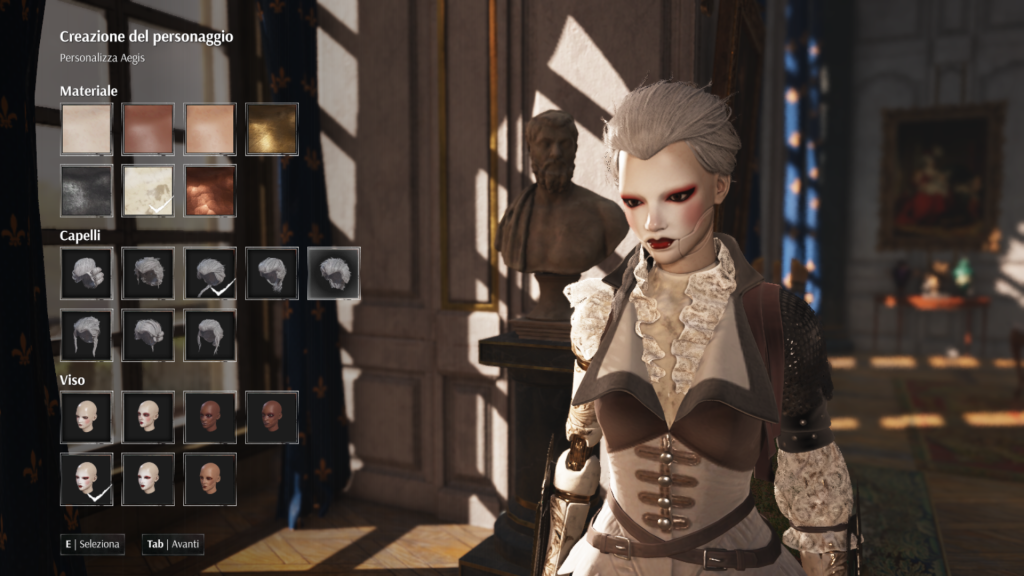This screenshot has width=1024, height=576.
Task: Choose the gold metal material swatch
Action: pyautogui.click(x=272, y=129)
